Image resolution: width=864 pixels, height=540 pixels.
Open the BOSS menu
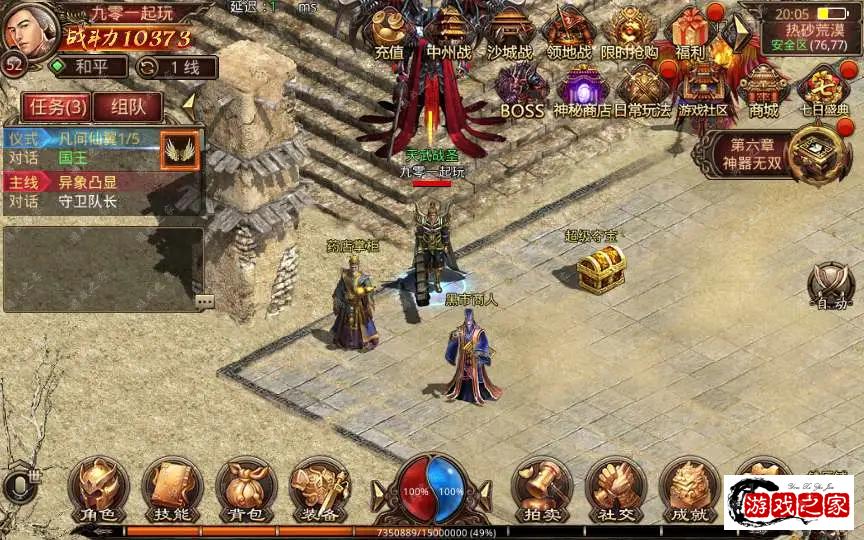coord(521,90)
